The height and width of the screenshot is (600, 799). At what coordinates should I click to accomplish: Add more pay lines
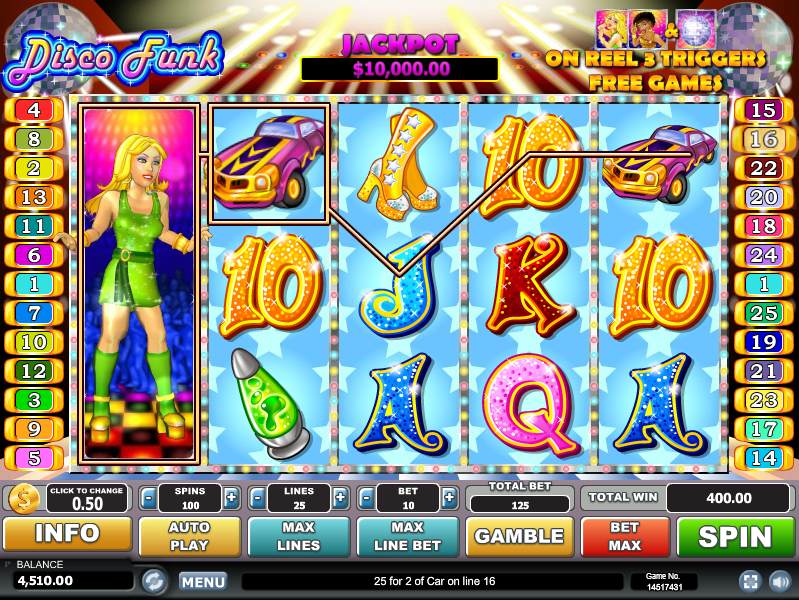coord(341,497)
